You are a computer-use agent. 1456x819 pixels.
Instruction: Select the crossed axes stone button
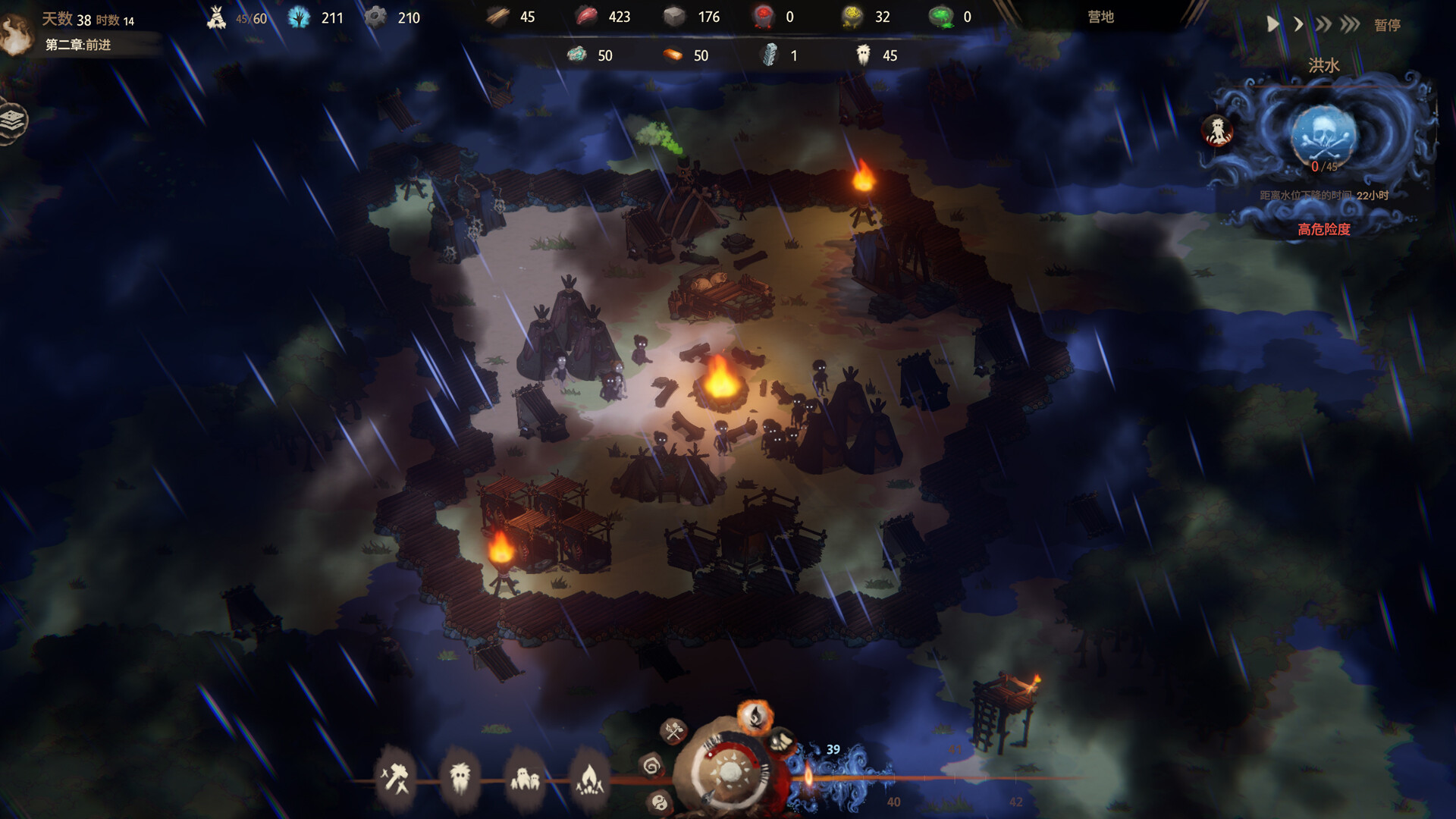[x=673, y=731]
